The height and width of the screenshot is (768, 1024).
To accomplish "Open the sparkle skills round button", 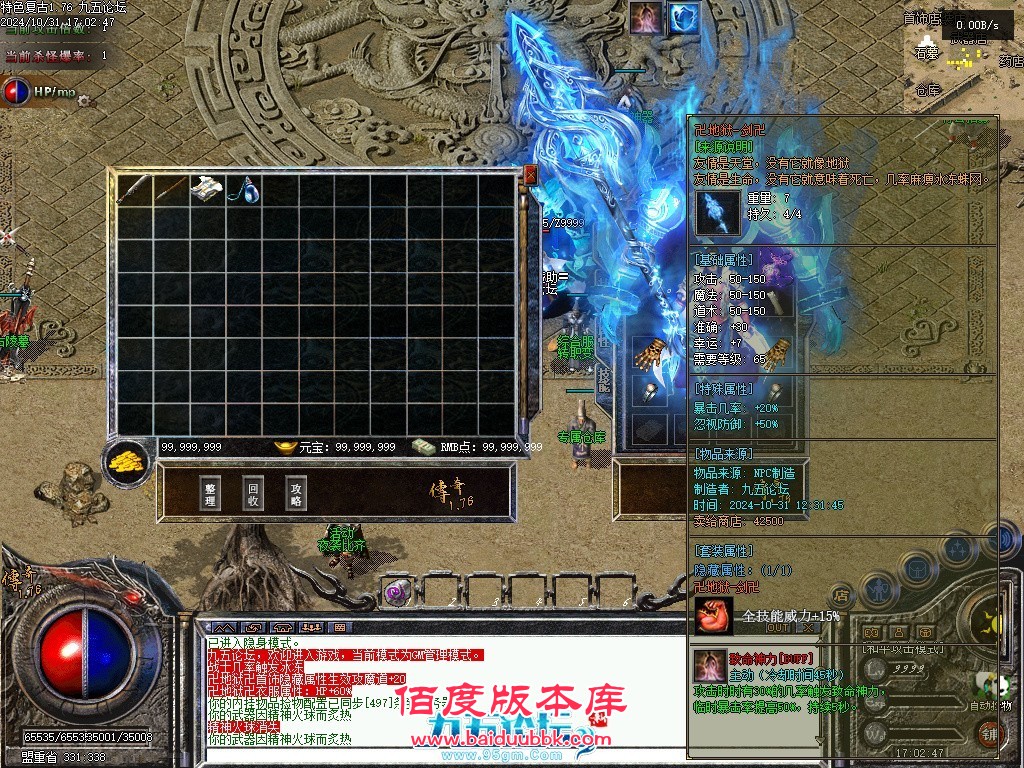I will point(958,549).
